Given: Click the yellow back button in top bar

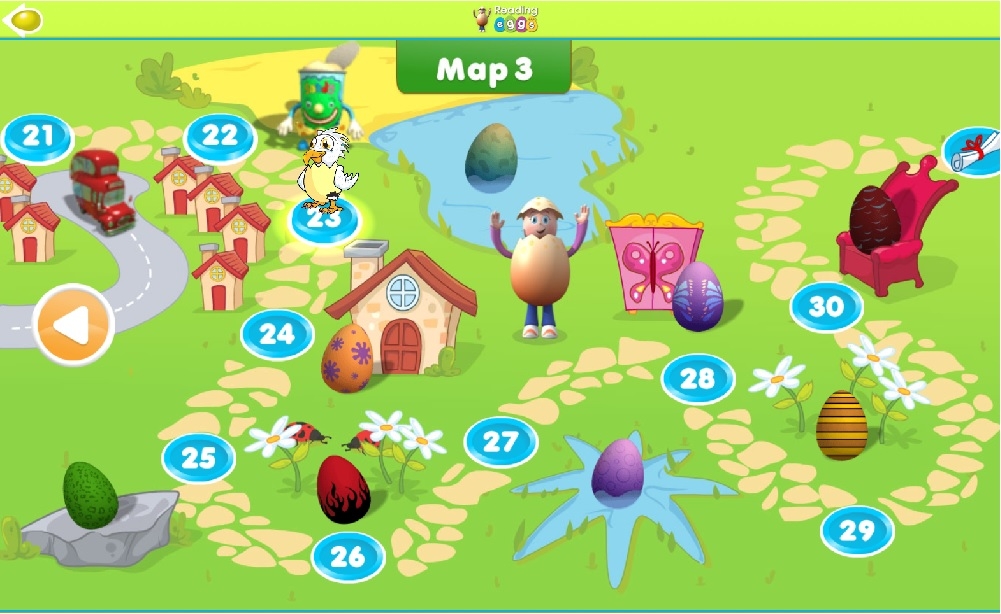Looking at the screenshot, I should [x=24, y=19].
